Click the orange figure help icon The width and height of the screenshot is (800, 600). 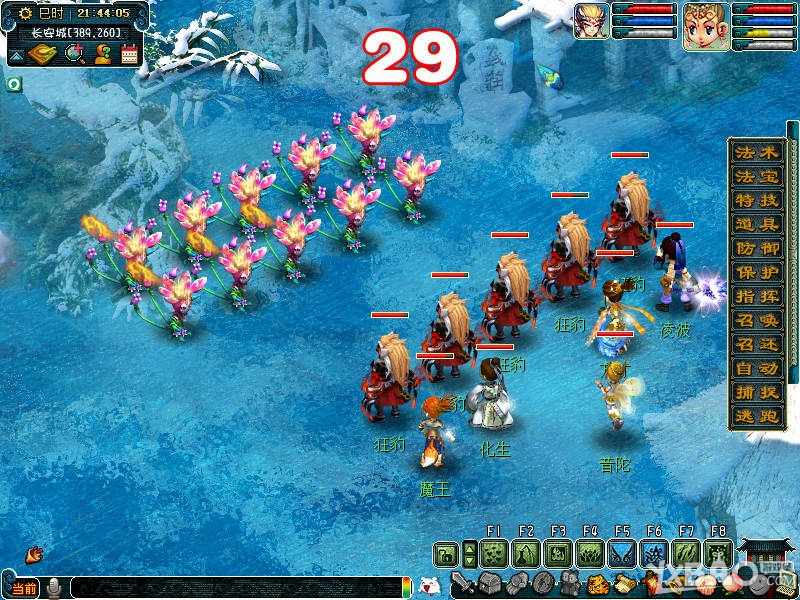(102, 54)
